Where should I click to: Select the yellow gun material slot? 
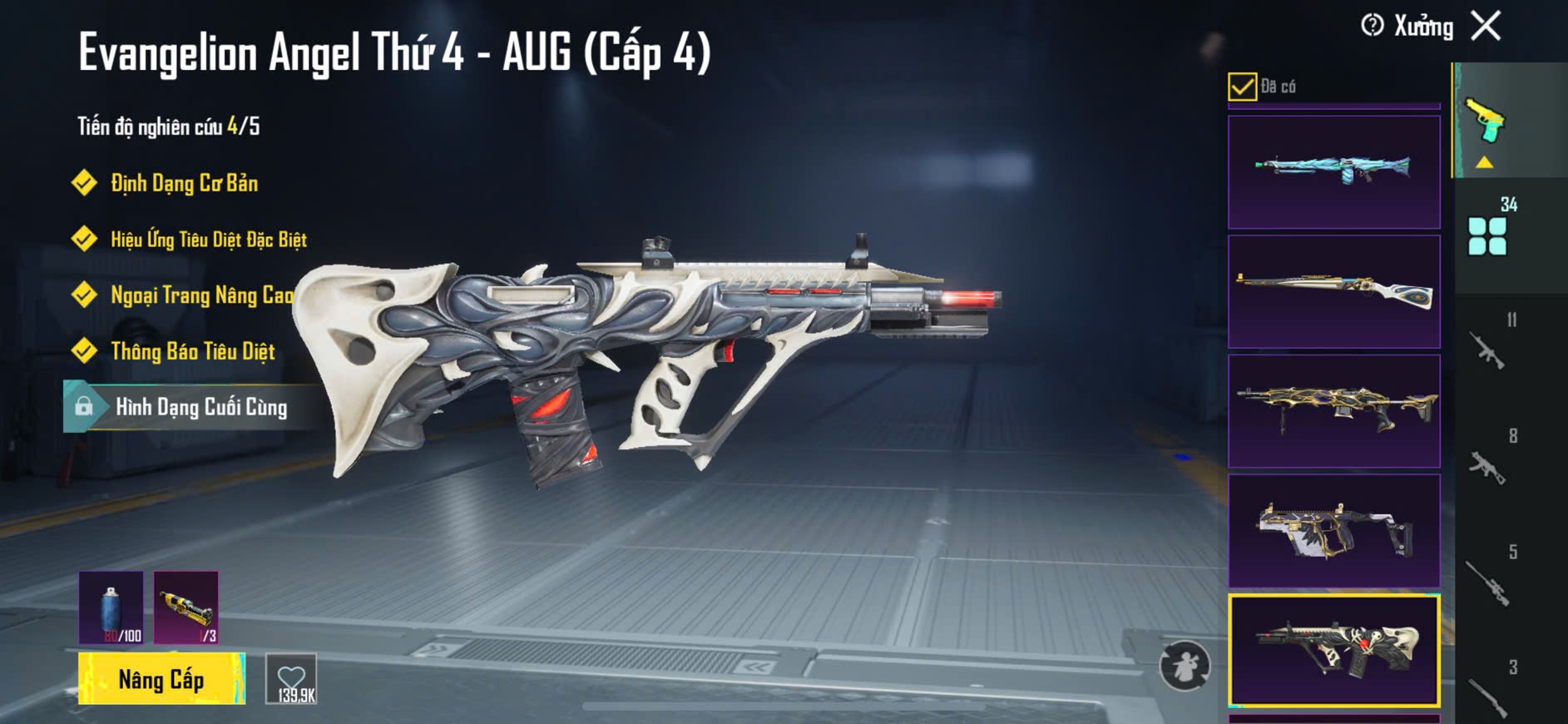click(186, 607)
